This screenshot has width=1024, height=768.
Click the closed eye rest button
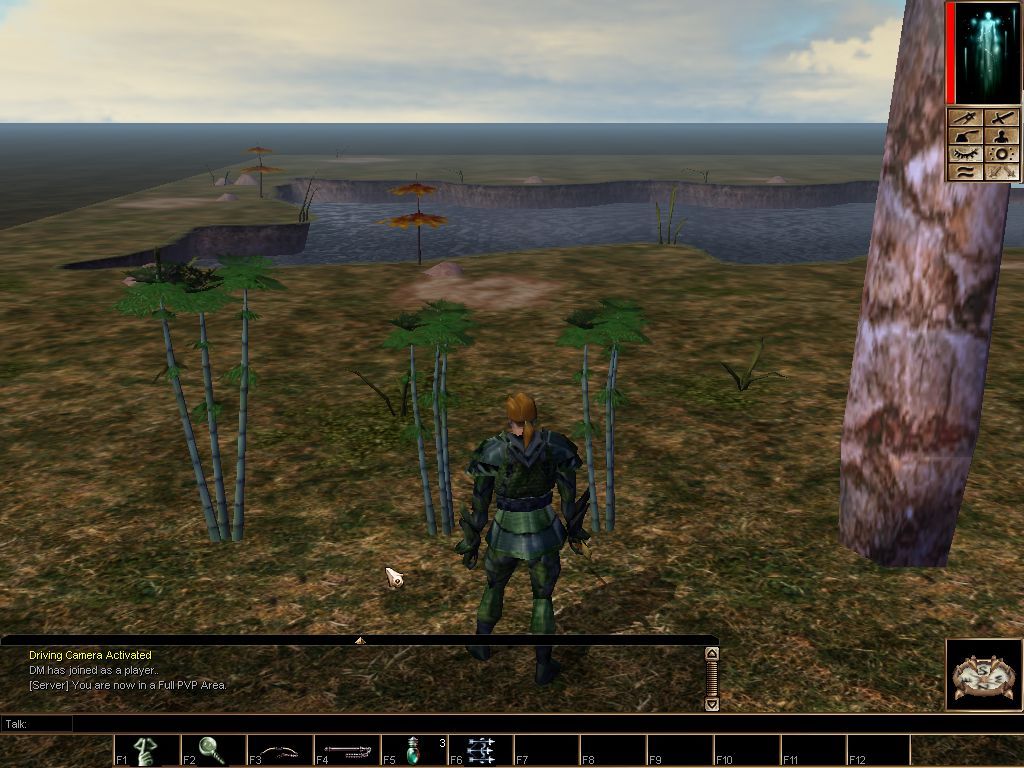(966, 154)
